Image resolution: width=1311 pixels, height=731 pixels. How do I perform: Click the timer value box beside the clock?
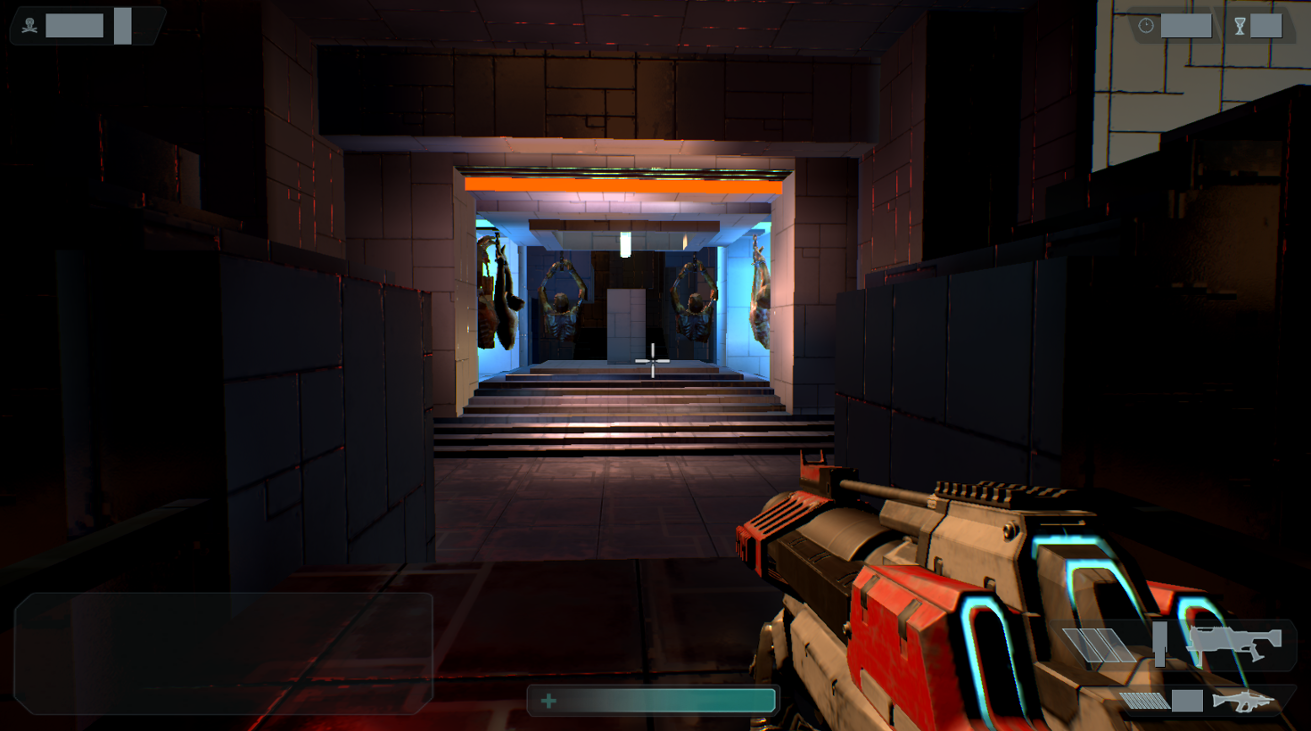(x=1186, y=26)
